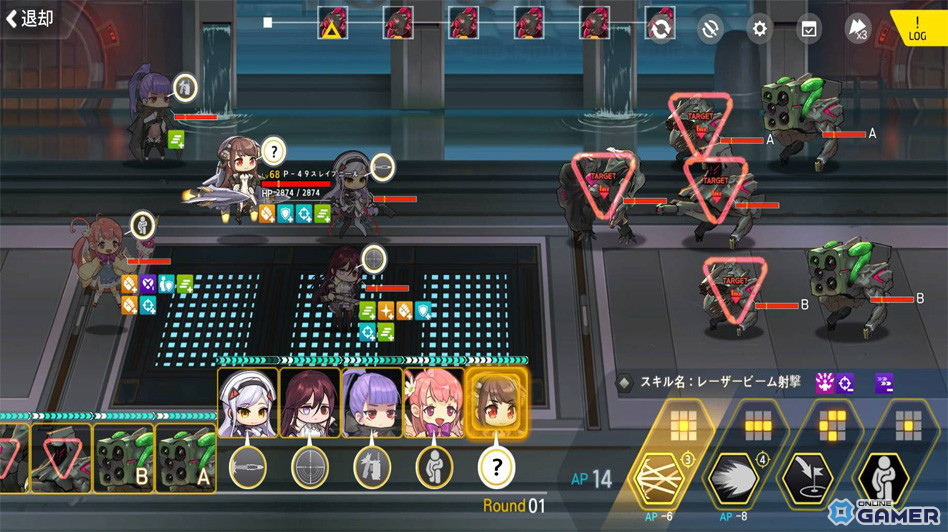Click the question mark action bubble in turn bar
This screenshot has width=948, height=532.
point(496,467)
